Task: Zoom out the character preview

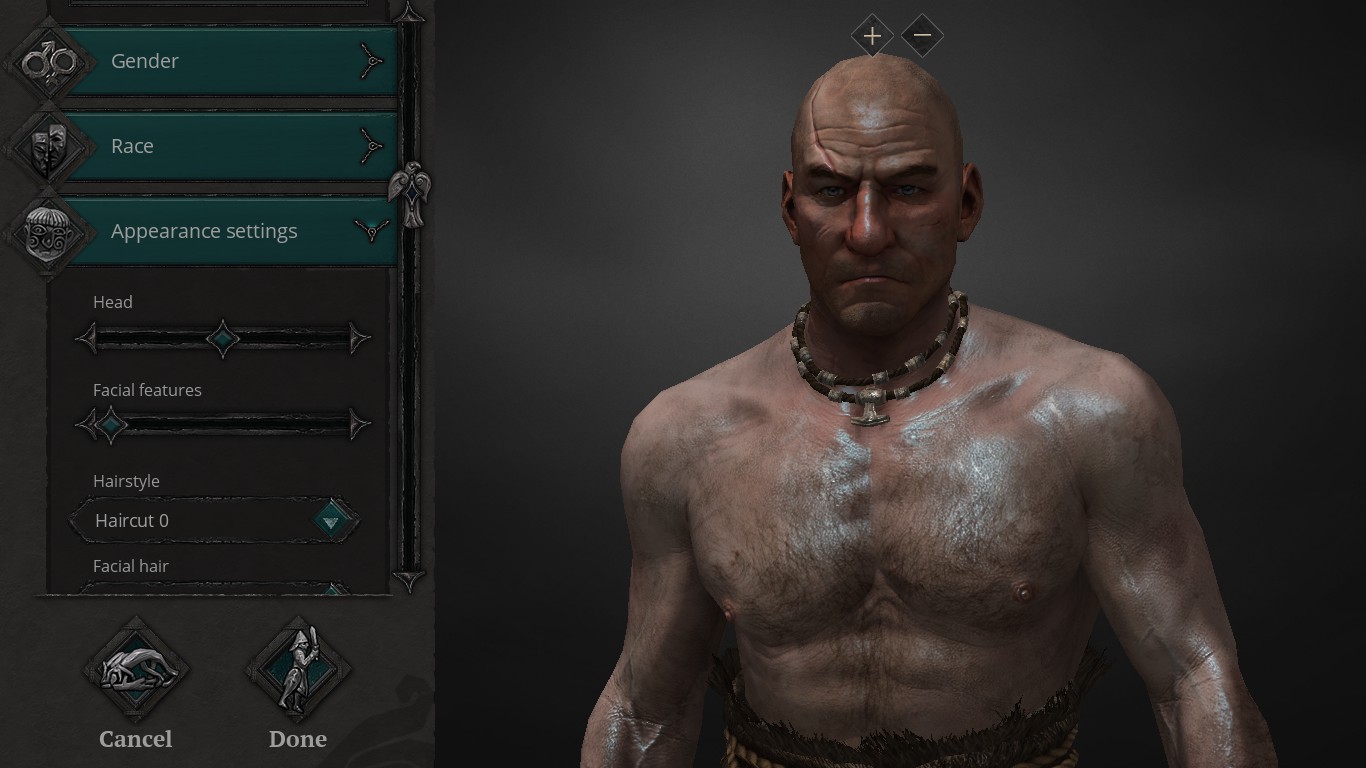Action: pos(922,37)
